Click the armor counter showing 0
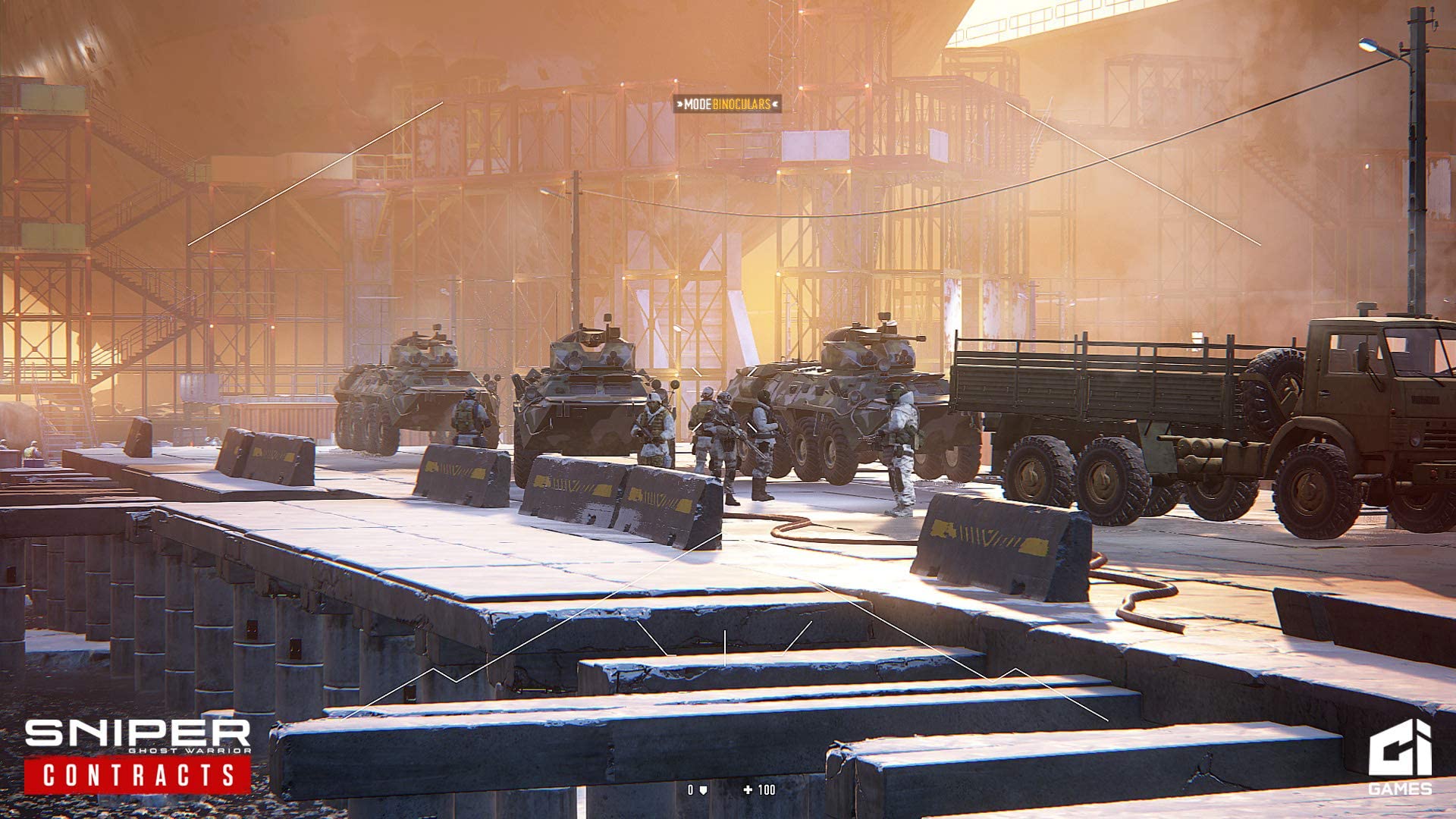The image size is (1456, 819). point(691,789)
